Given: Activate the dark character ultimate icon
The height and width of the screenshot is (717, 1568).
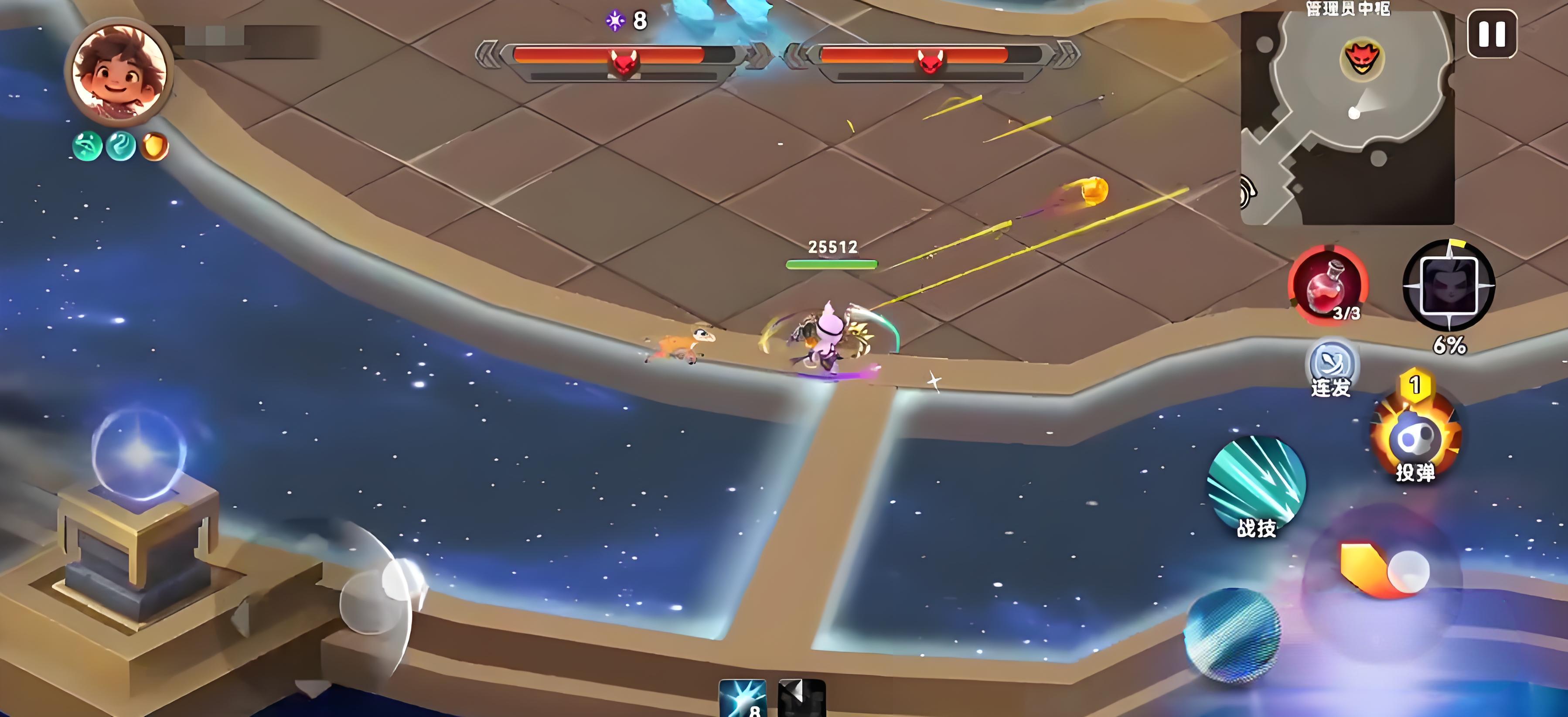Looking at the screenshot, I should [1449, 286].
